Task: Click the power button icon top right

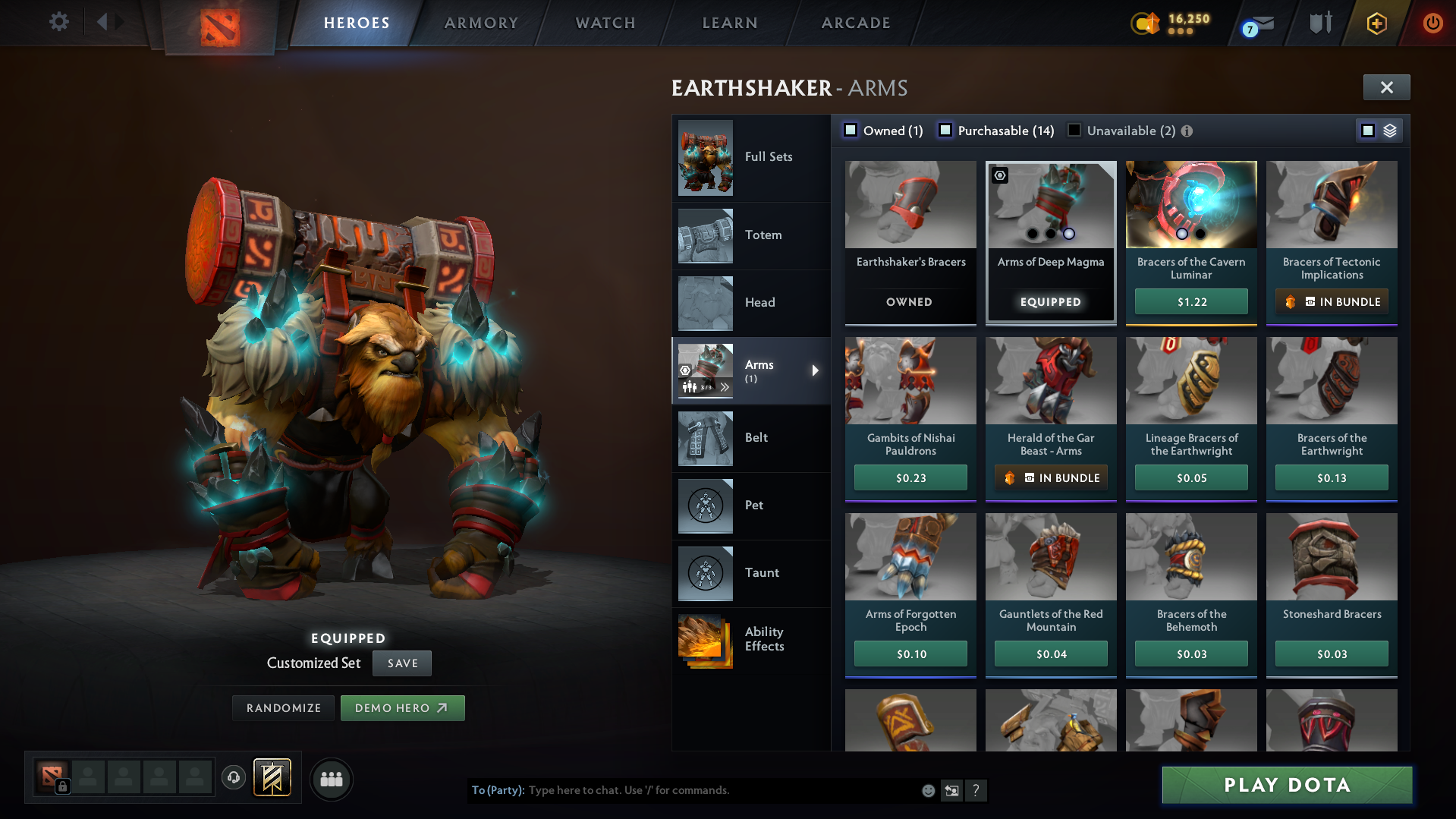Action: pos(1432,23)
